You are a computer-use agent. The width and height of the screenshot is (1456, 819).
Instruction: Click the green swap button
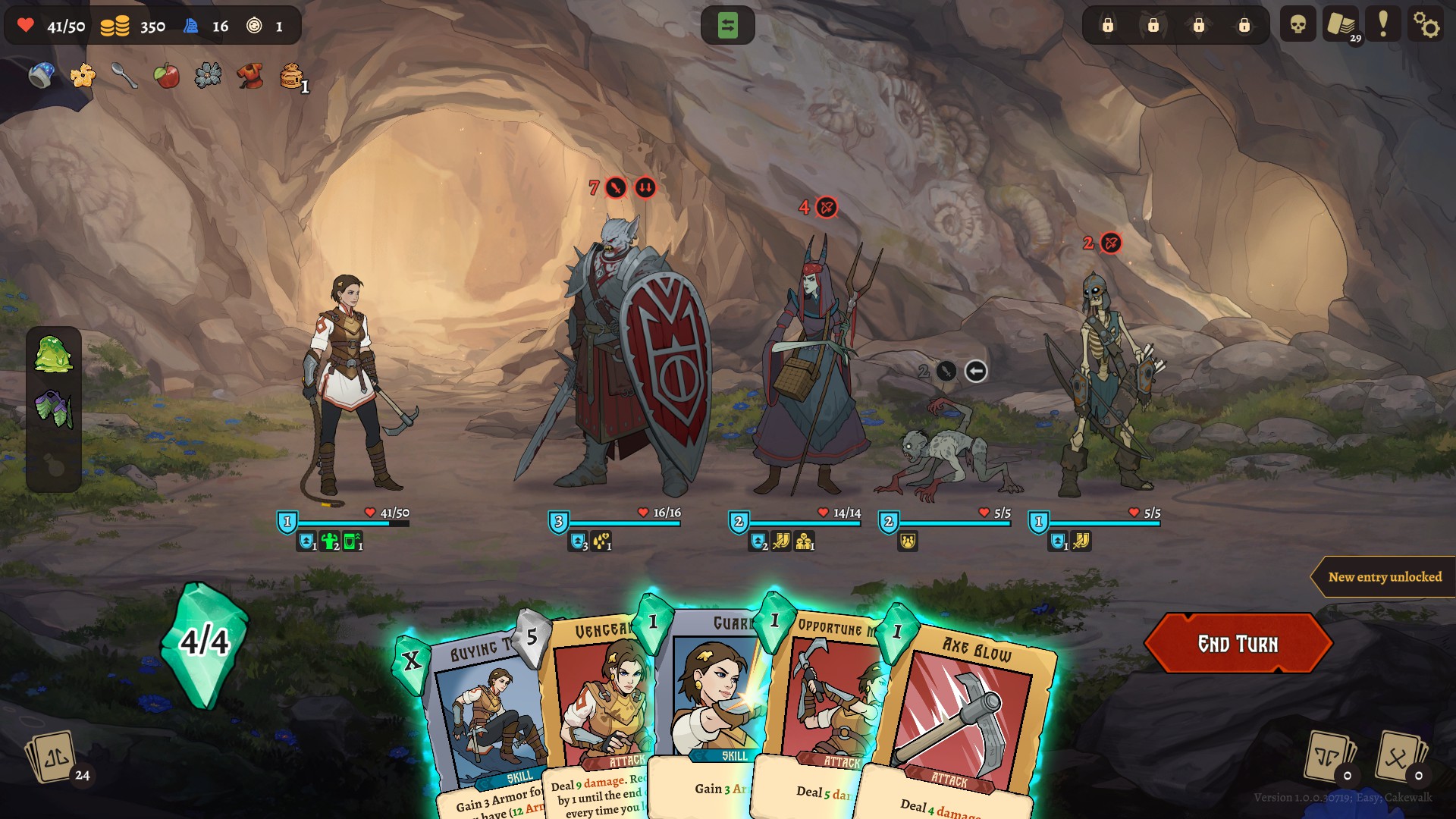pyautogui.click(x=727, y=26)
